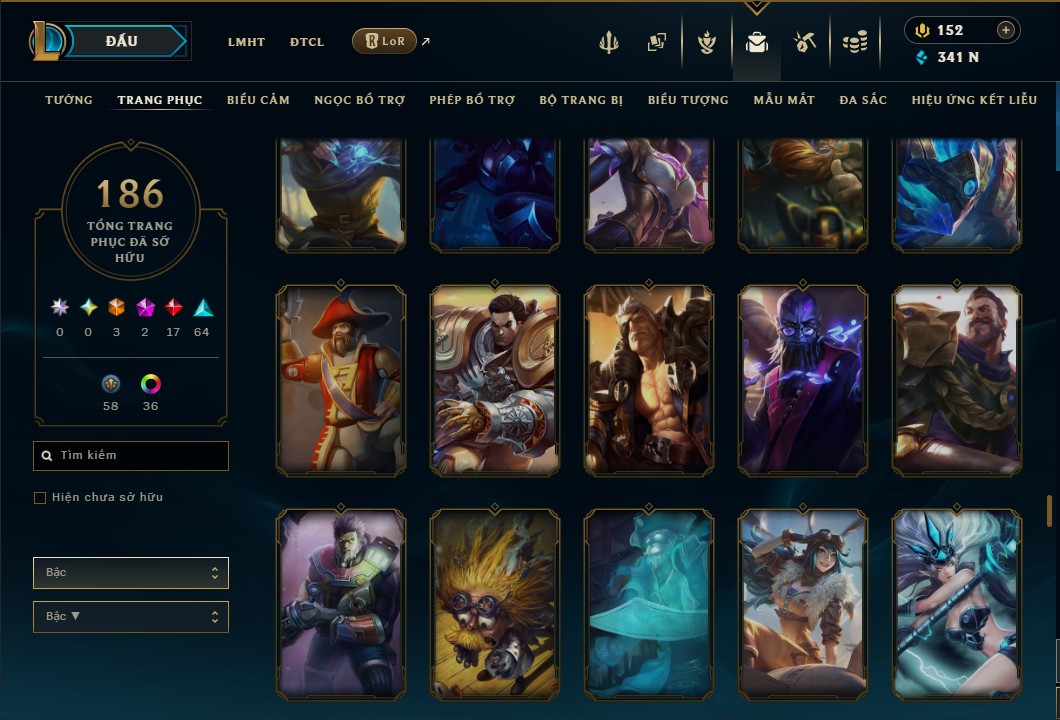Switch to the ĐTCL game tab
The height and width of the screenshot is (720, 1060).
point(307,42)
